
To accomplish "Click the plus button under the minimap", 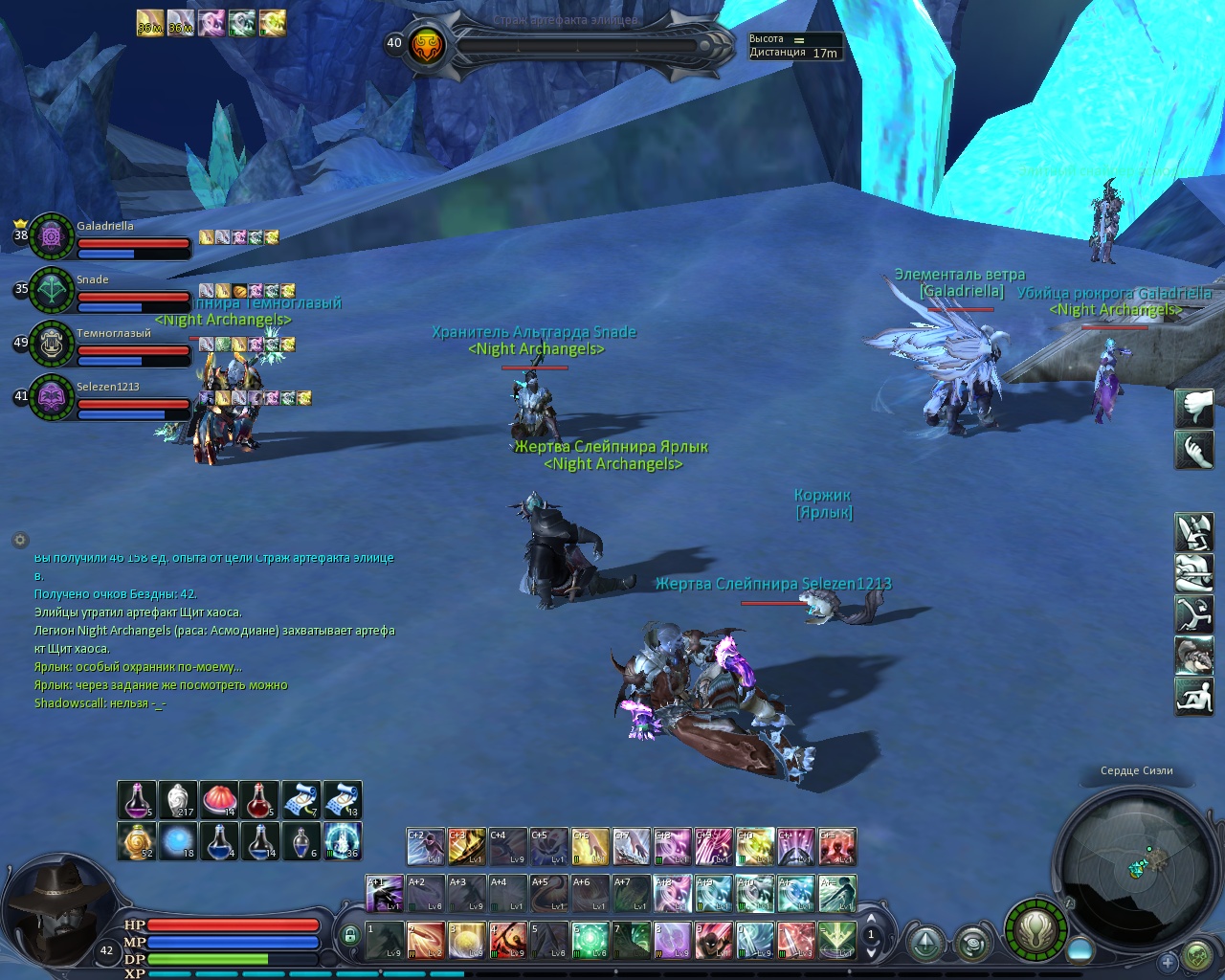I will (x=1167, y=962).
